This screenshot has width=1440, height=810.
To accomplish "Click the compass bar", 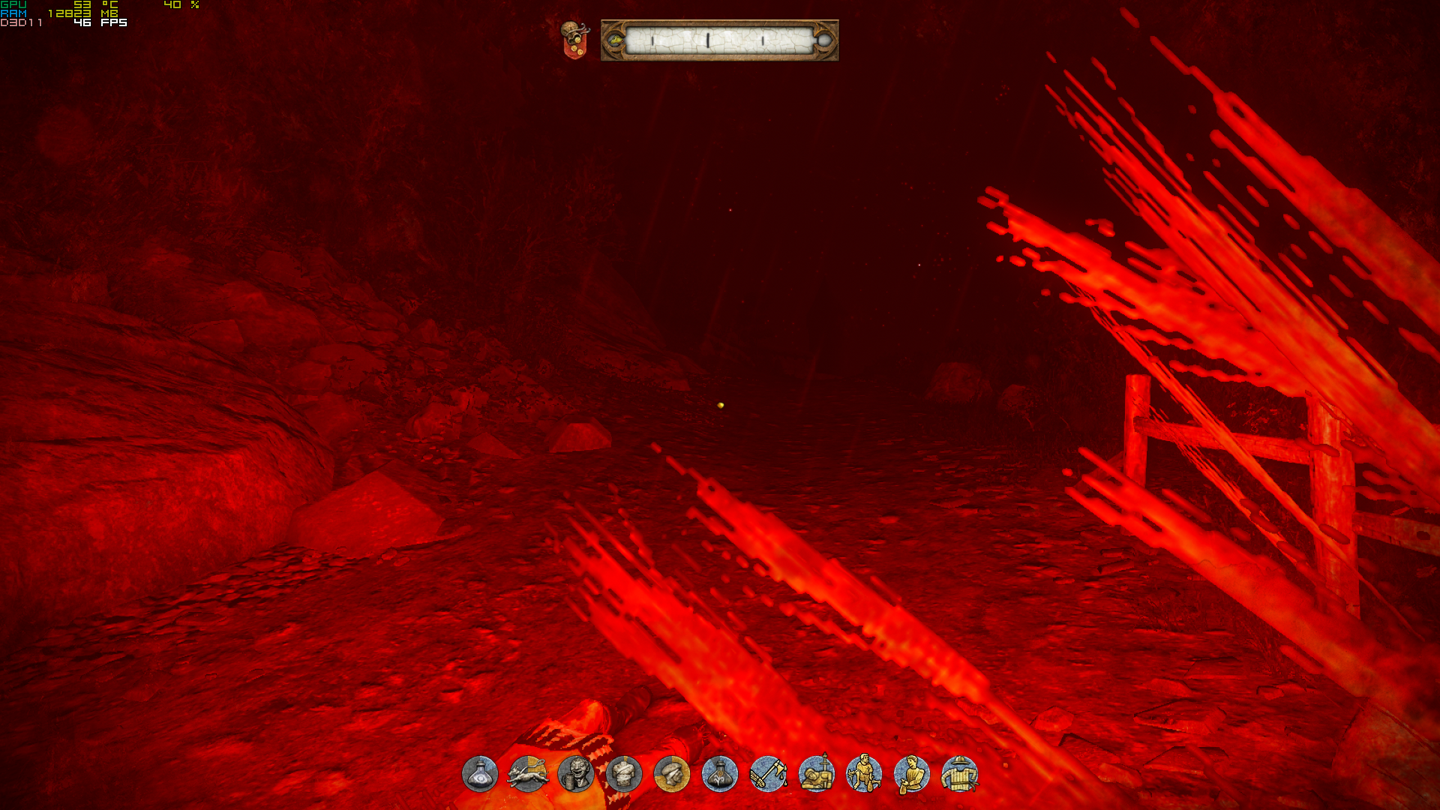I will tap(719, 41).
